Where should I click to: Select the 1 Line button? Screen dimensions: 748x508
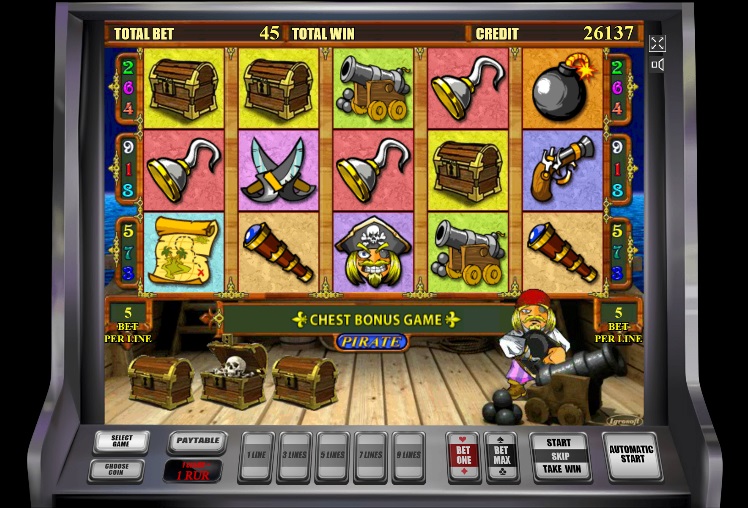tap(257, 456)
